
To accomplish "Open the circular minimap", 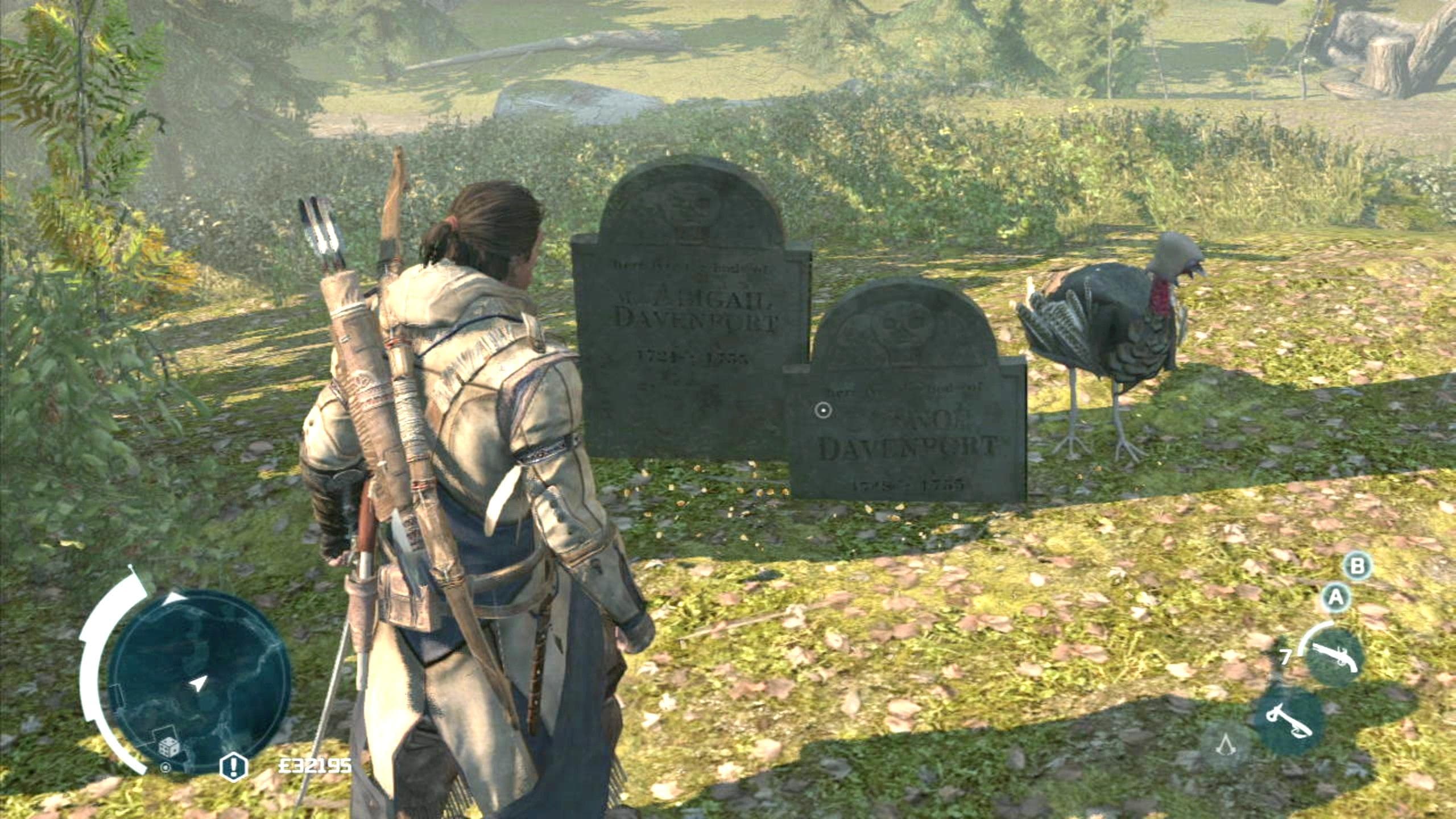I will (199, 681).
